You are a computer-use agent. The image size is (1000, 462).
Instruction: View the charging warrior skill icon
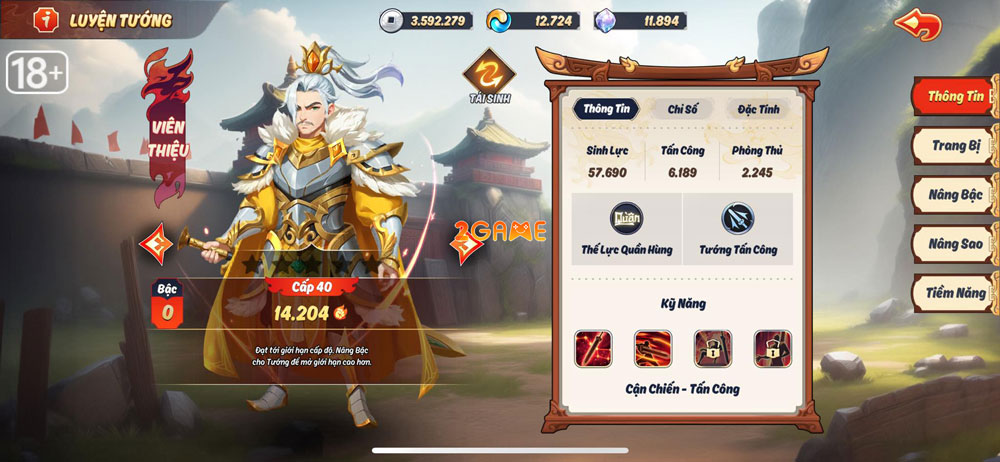[652, 347]
